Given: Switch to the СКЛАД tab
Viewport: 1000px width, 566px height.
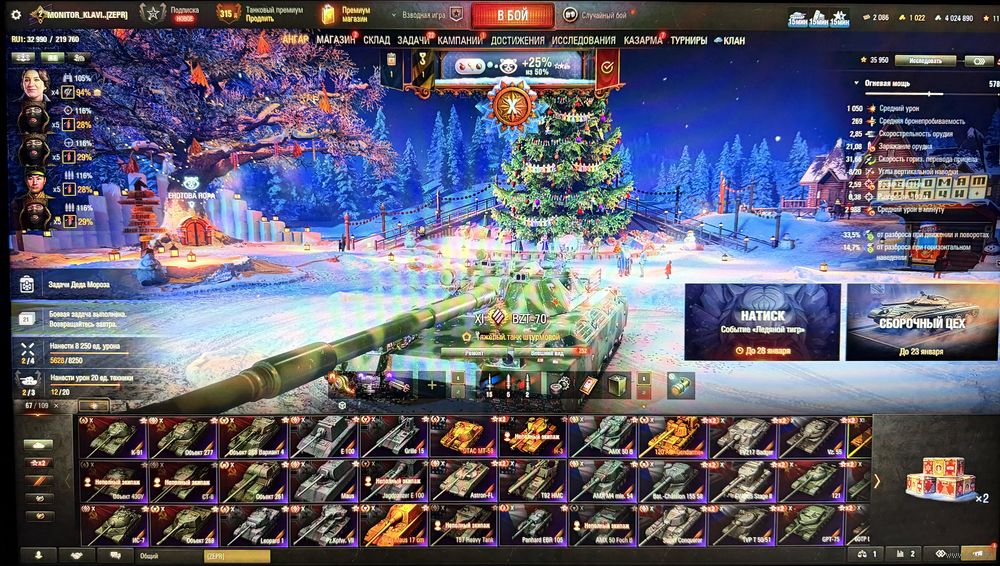Looking at the screenshot, I should click(377, 41).
